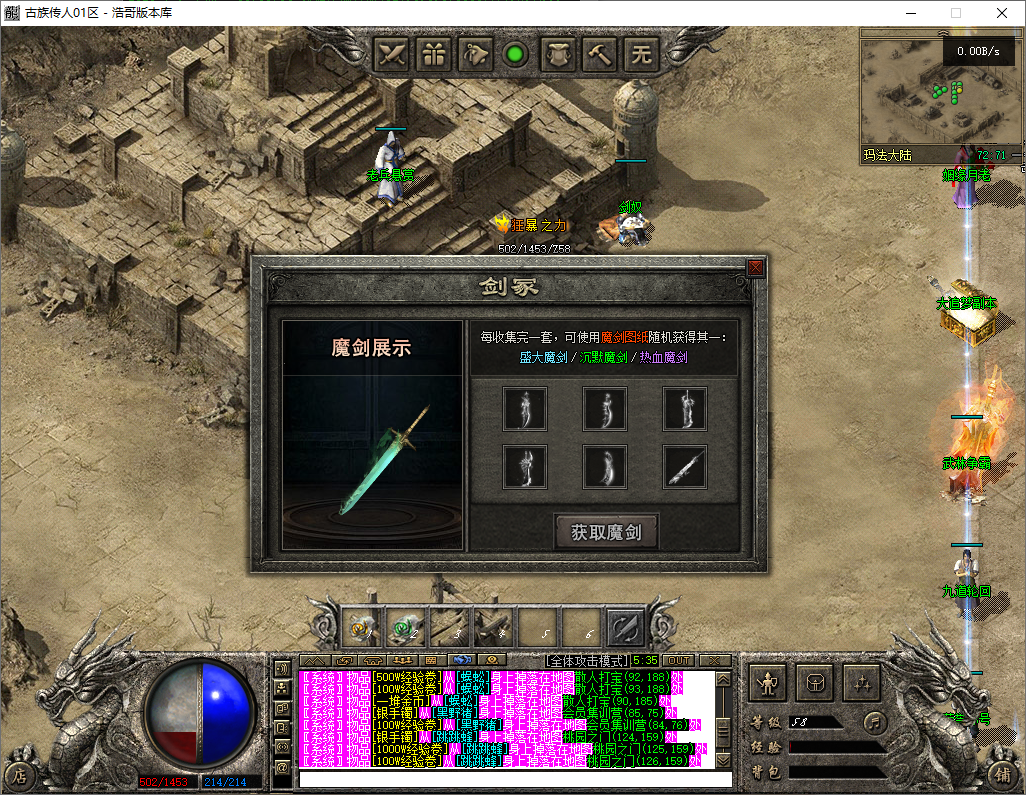Click the @ chat channel button
The height and width of the screenshot is (795, 1026).
283,765
